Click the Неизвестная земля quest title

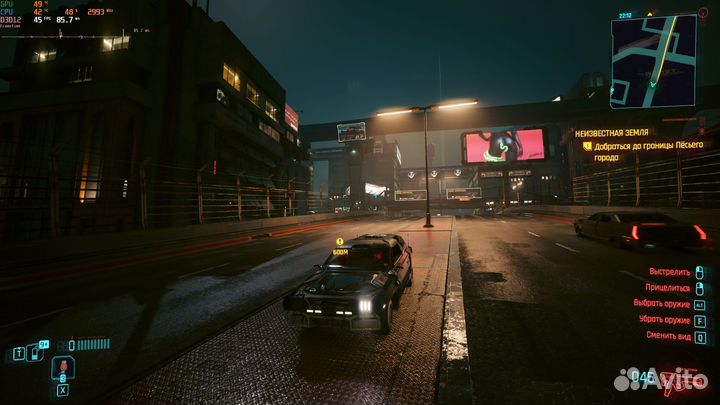click(611, 132)
